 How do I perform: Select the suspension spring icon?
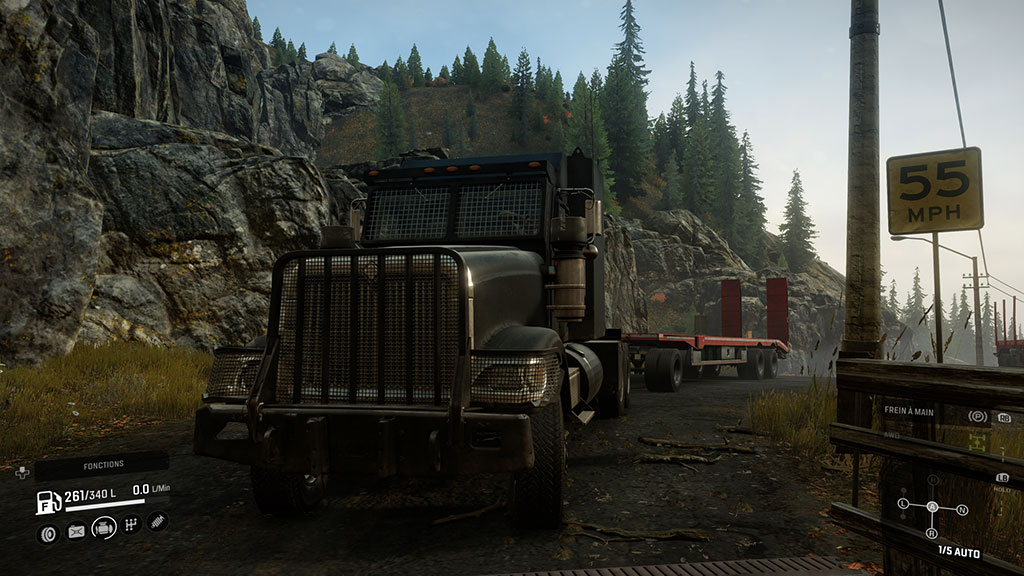click(158, 521)
